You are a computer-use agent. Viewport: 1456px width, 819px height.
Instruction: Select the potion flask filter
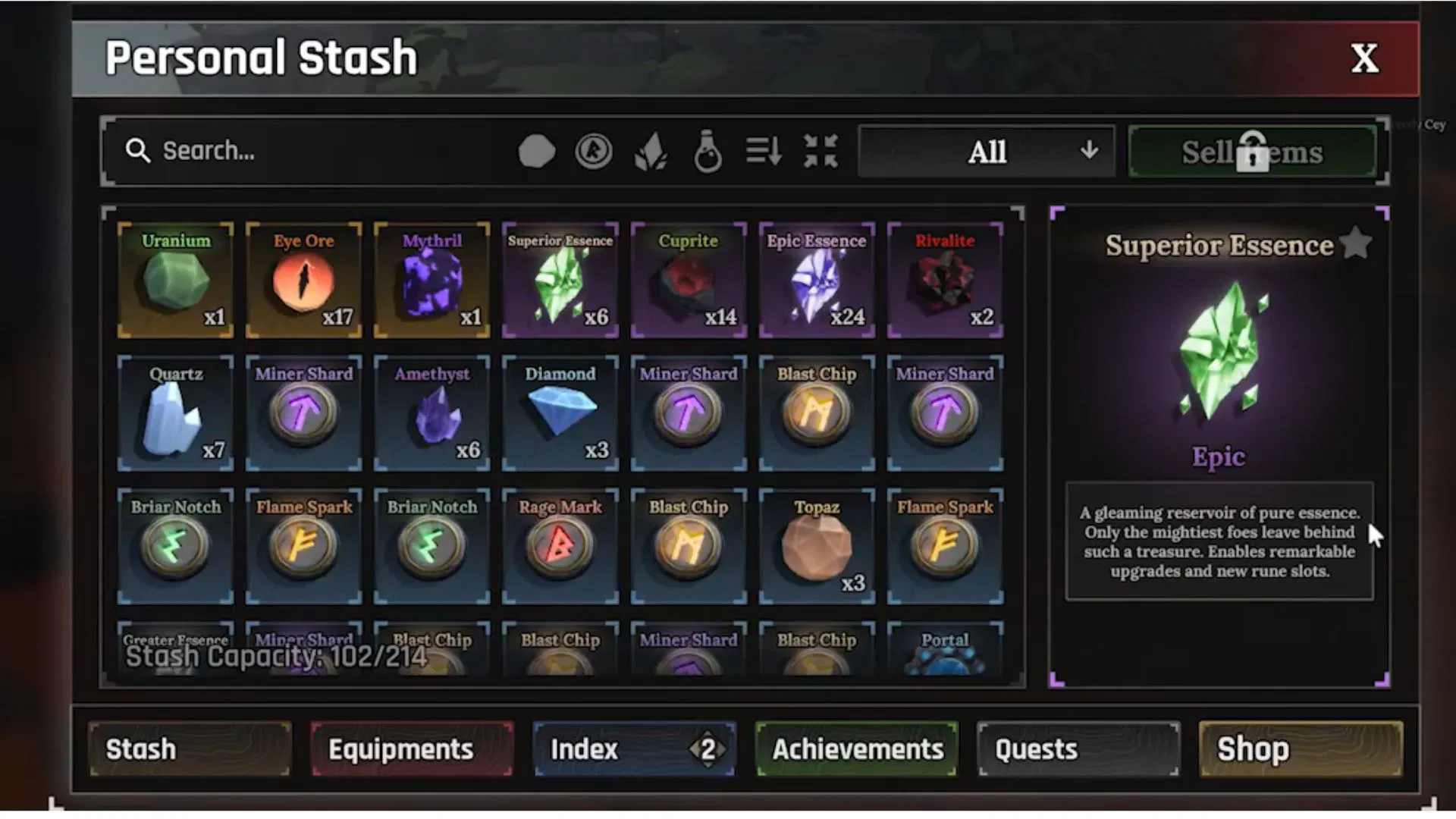point(707,151)
